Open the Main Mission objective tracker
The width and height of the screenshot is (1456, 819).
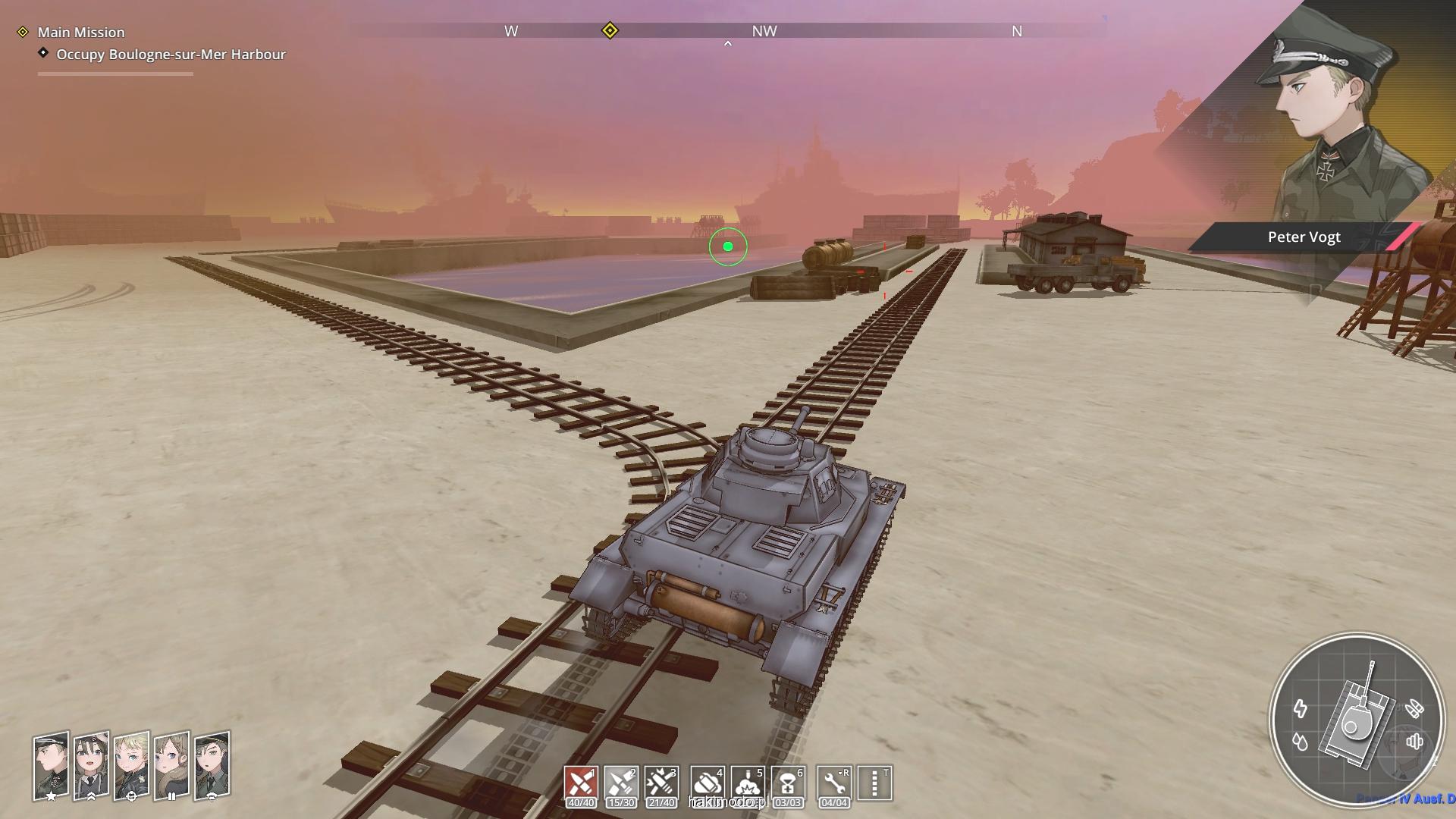click(x=80, y=33)
